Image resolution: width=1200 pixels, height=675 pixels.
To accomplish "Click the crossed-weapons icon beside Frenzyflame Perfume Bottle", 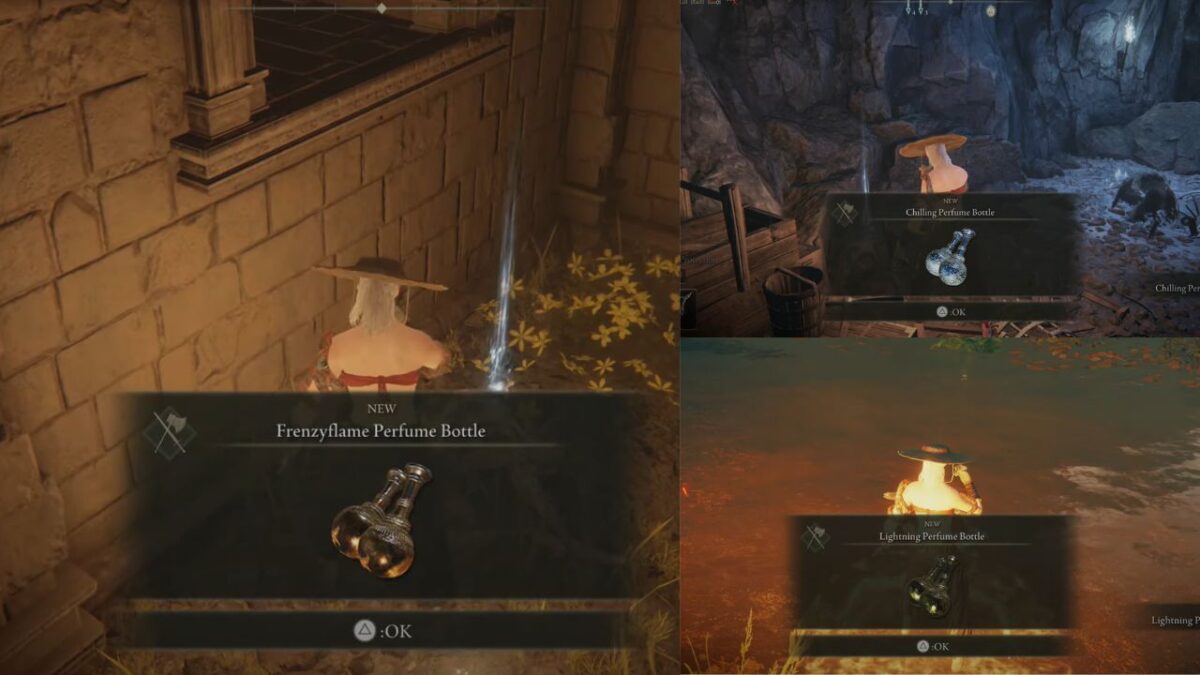I will tap(168, 433).
